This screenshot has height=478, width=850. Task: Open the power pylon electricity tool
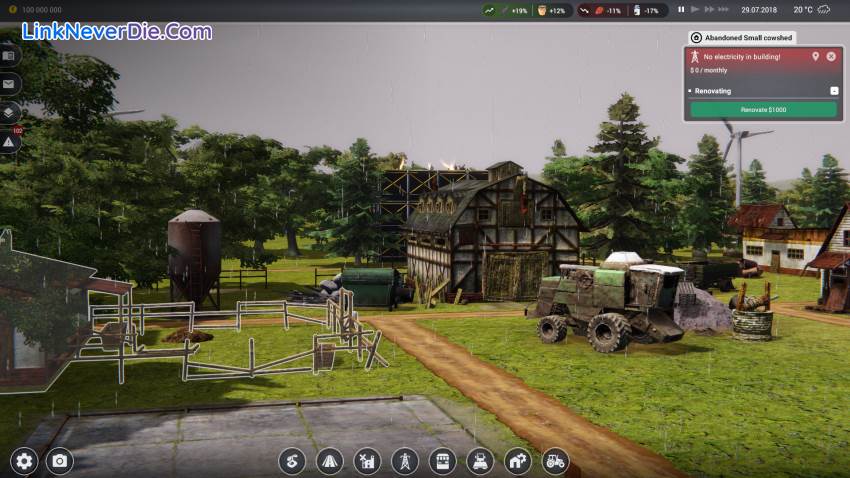(x=405, y=461)
